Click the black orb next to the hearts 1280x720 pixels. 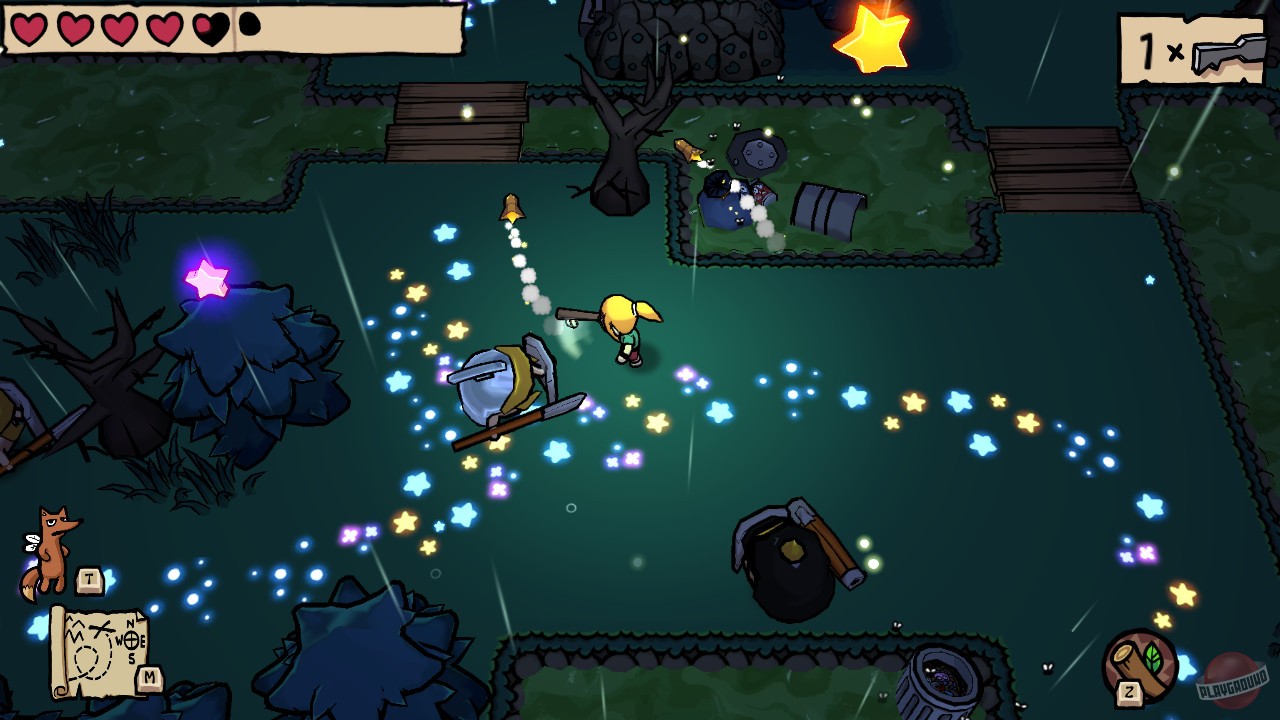(x=249, y=25)
